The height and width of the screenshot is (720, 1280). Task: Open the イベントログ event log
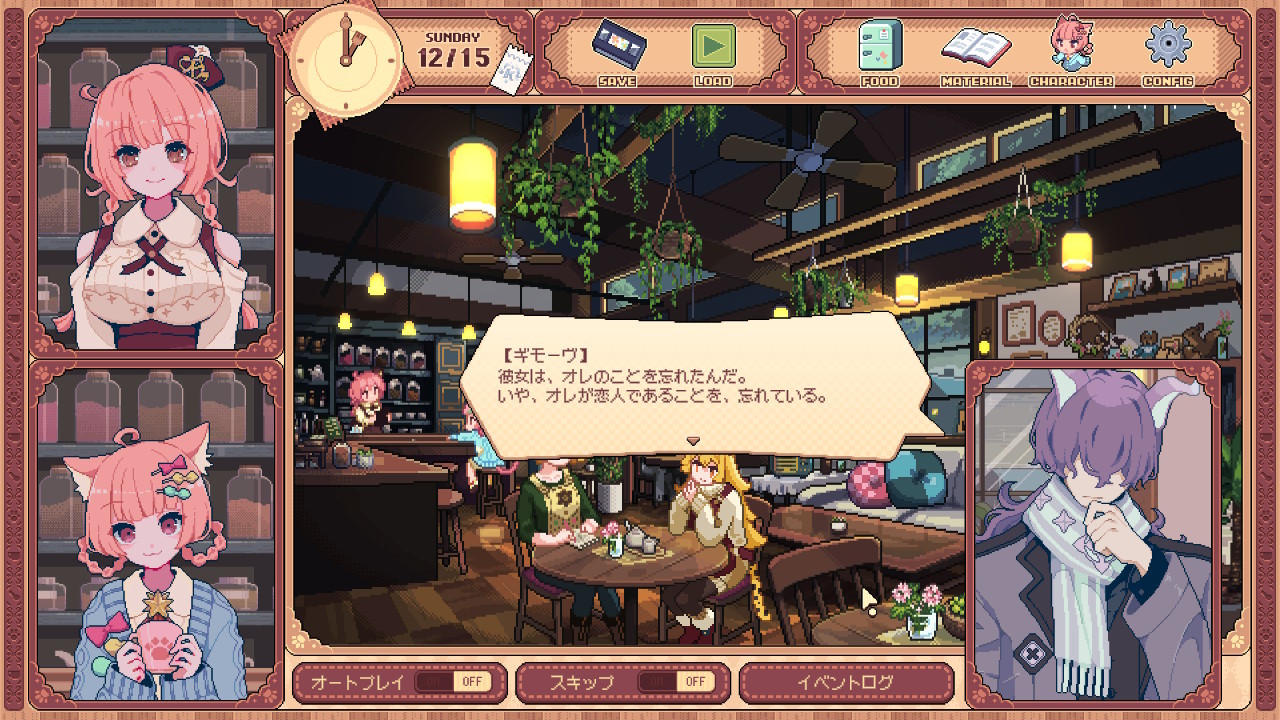[x=846, y=682]
